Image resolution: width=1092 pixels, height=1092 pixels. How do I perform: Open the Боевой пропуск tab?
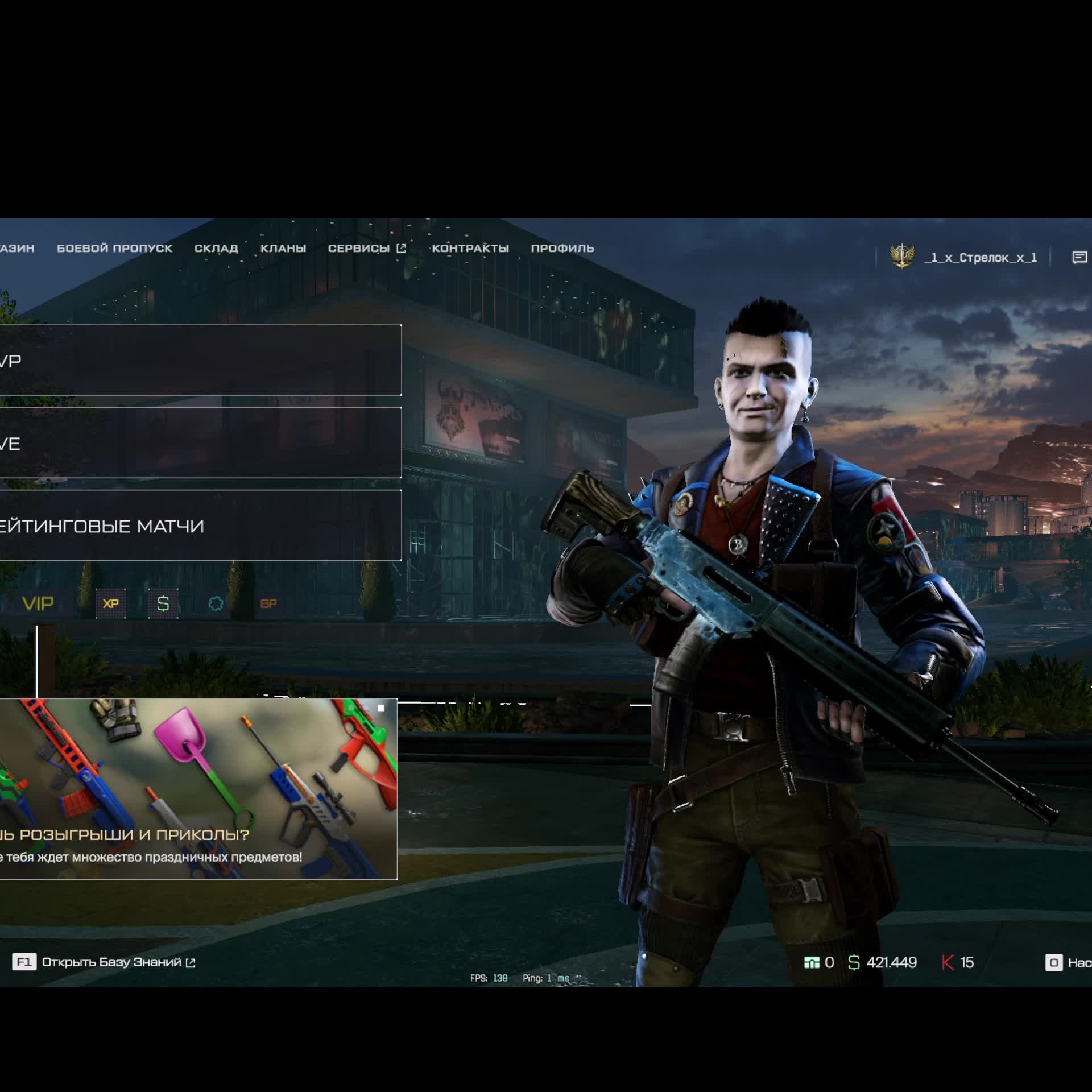click(114, 248)
